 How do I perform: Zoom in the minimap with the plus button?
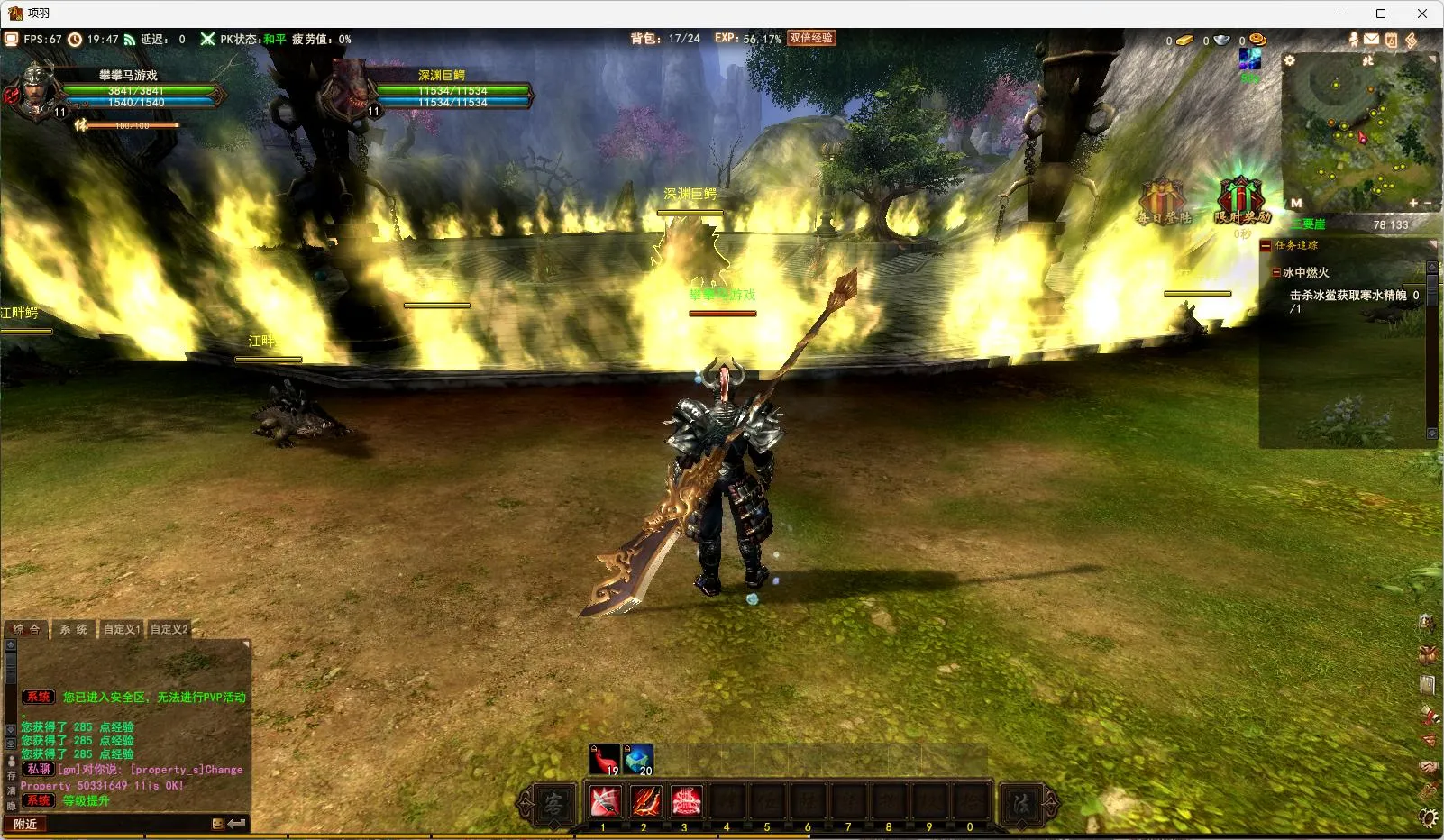[1413, 203]
